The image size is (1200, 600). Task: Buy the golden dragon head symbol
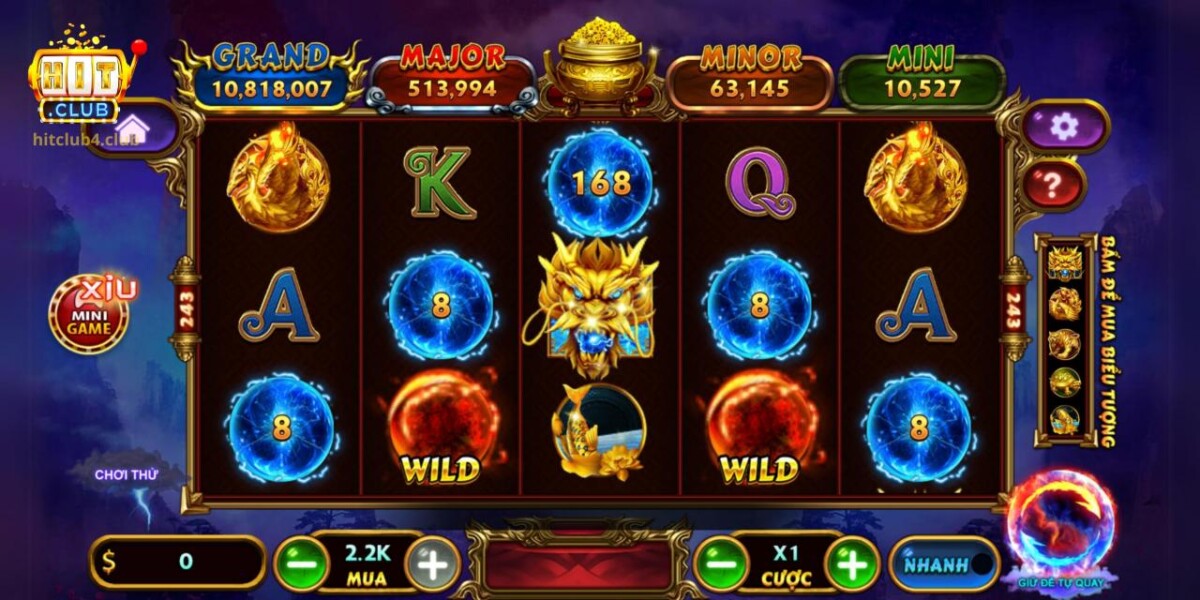(x=1065, y=262)
